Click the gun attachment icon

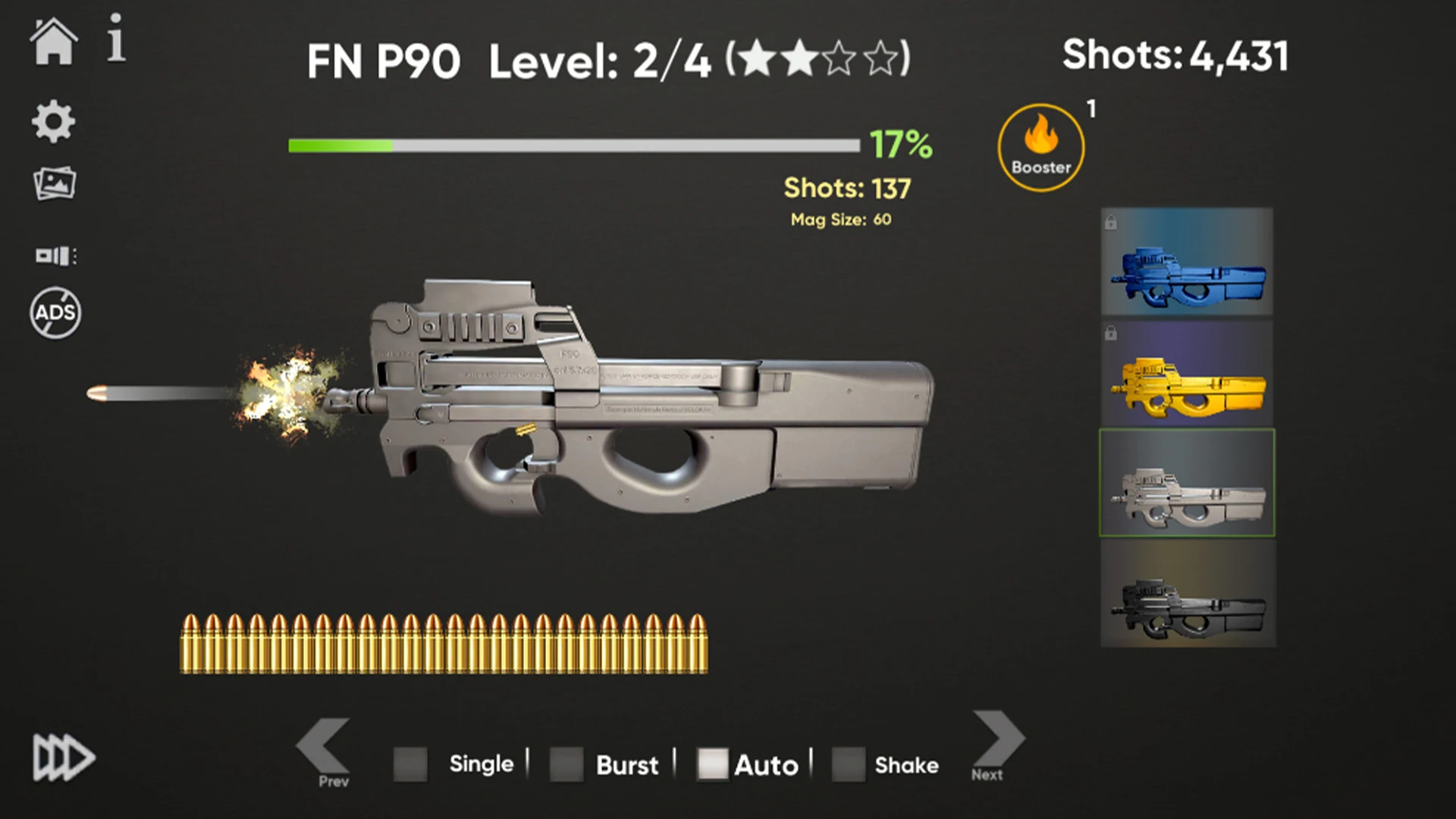click(x=55, y=256)
